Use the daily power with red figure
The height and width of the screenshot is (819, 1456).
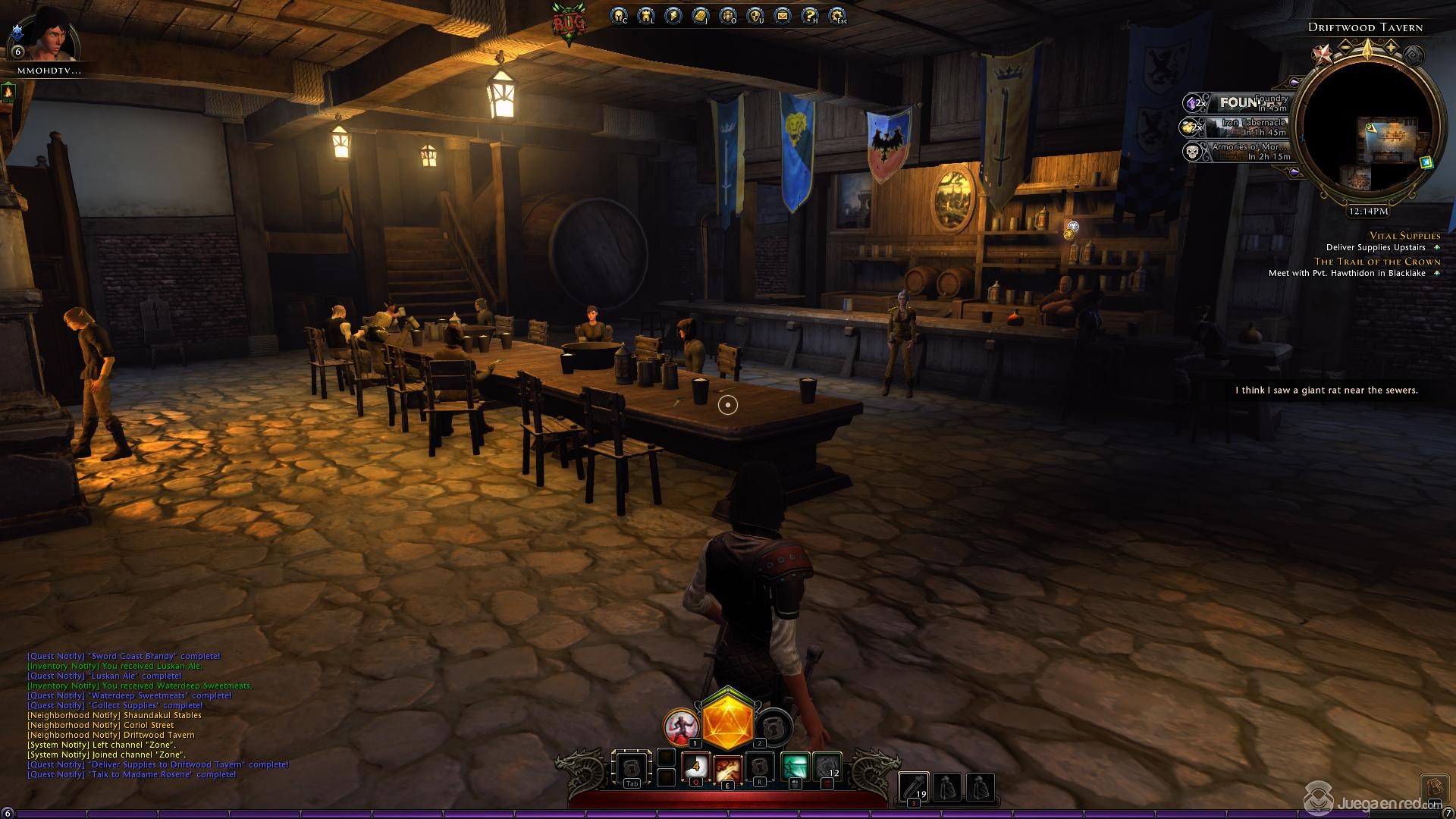(x=679, y=727)
